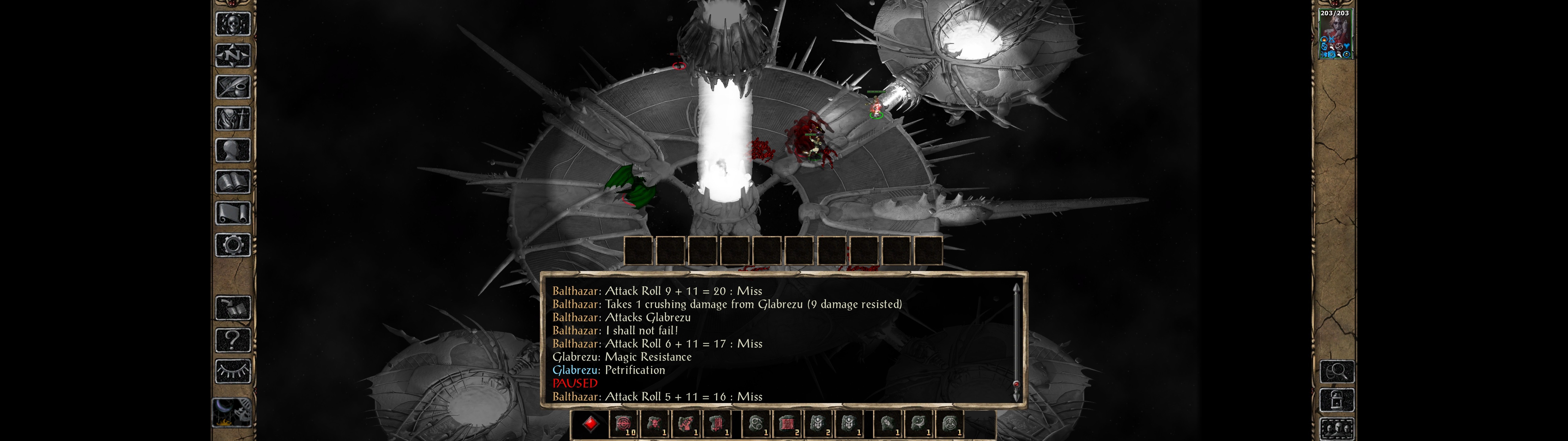1568x441 pixels.
Task: Click the moon clock button
Action: coord(232,413)
